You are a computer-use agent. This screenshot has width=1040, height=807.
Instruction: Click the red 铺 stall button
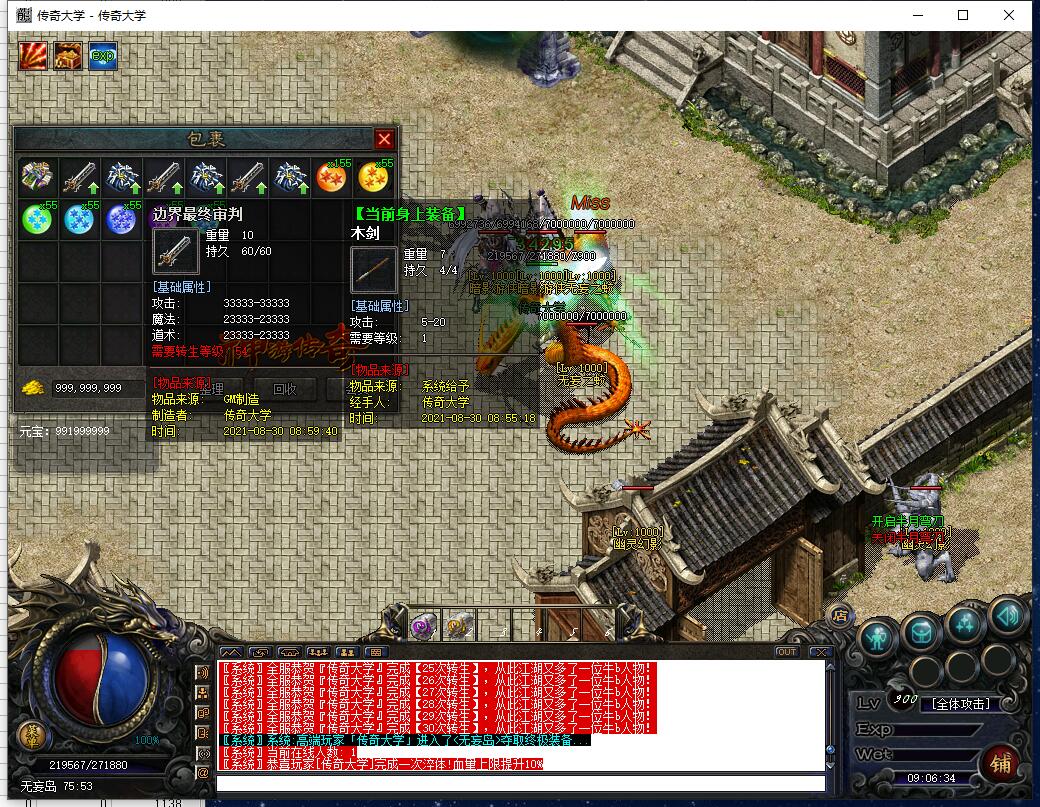coord(1000,762)
